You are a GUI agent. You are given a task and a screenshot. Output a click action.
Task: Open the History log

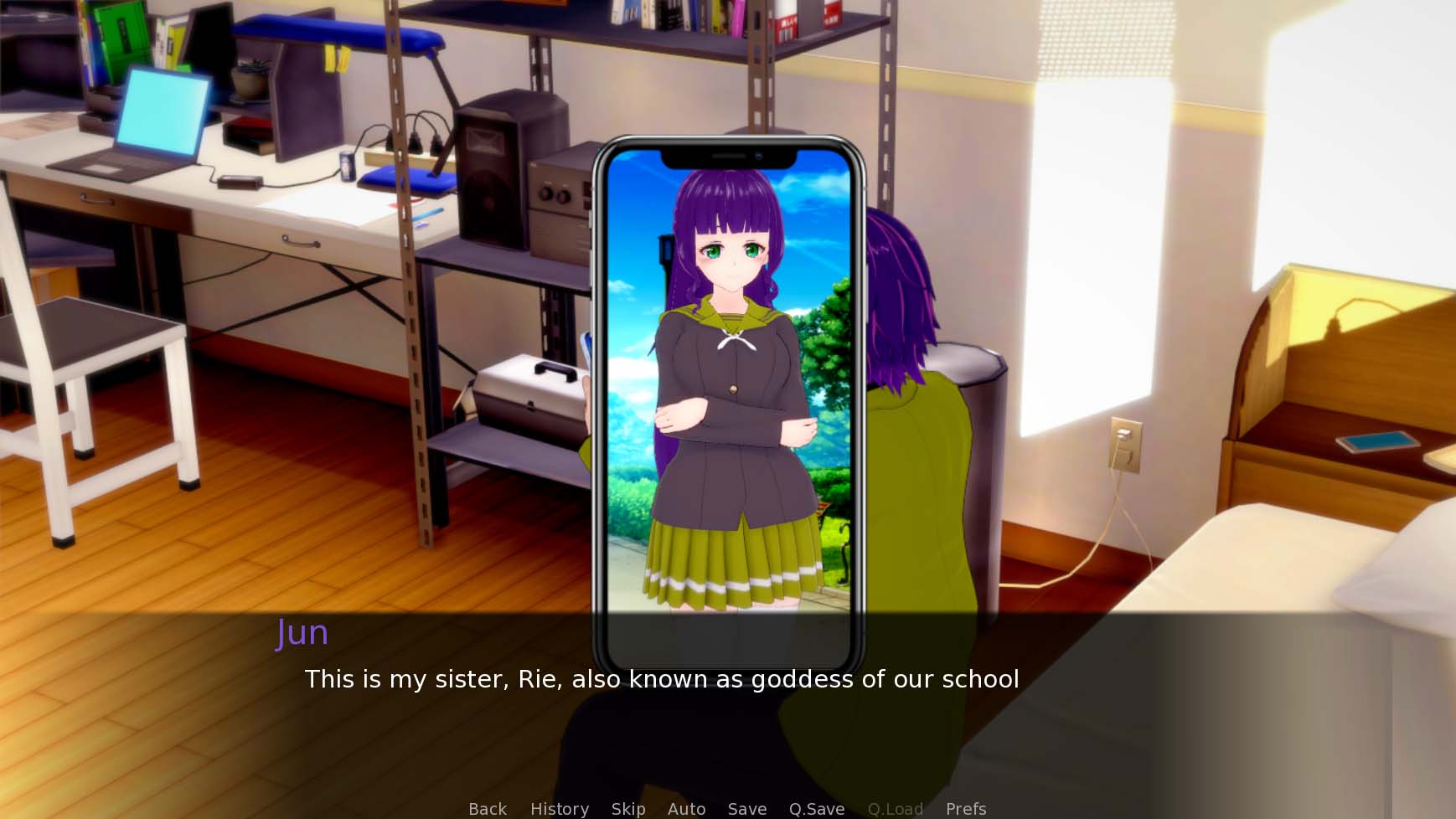560,809
